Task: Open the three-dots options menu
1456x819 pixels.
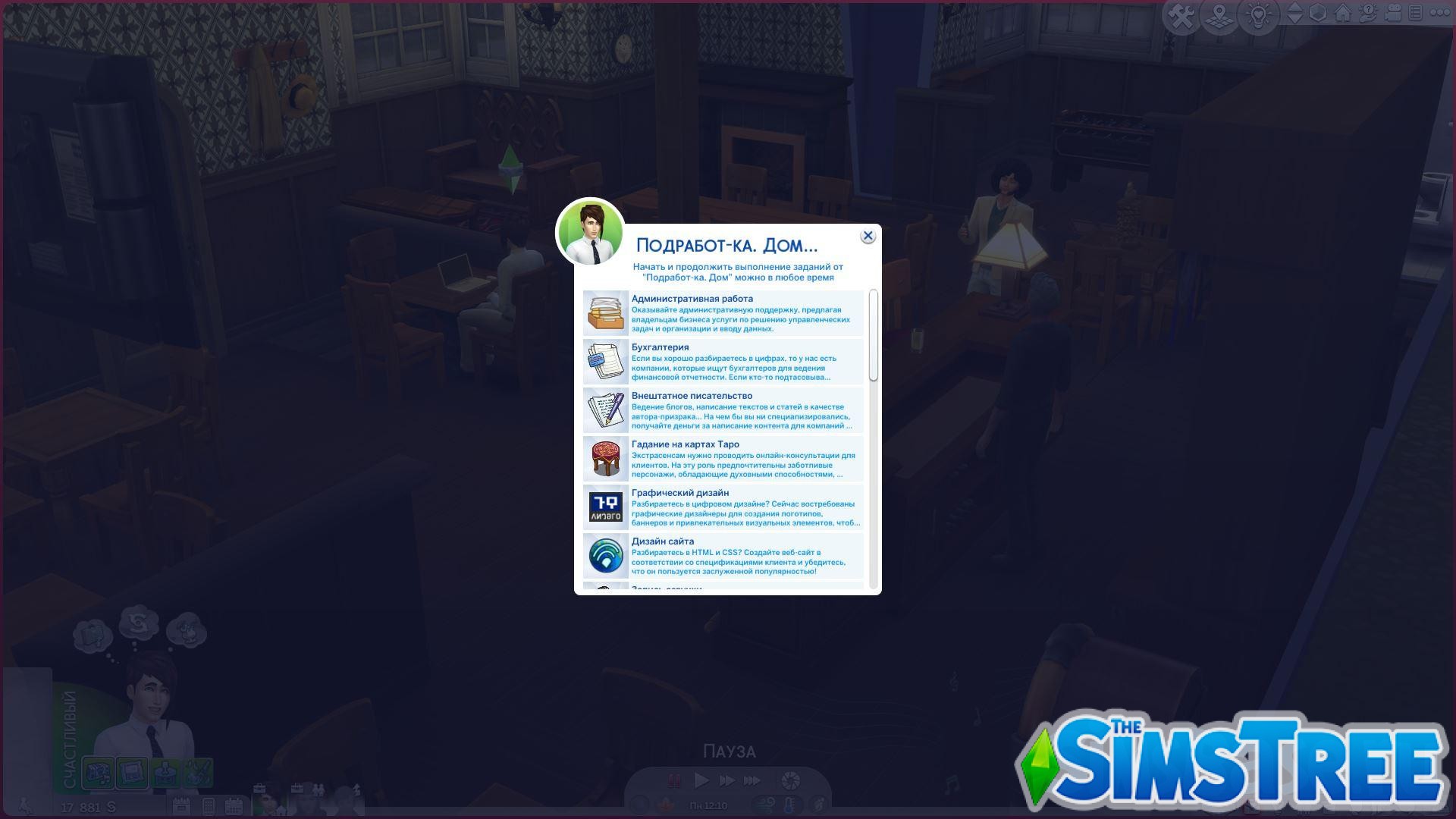Action: tap(1440, 13)
